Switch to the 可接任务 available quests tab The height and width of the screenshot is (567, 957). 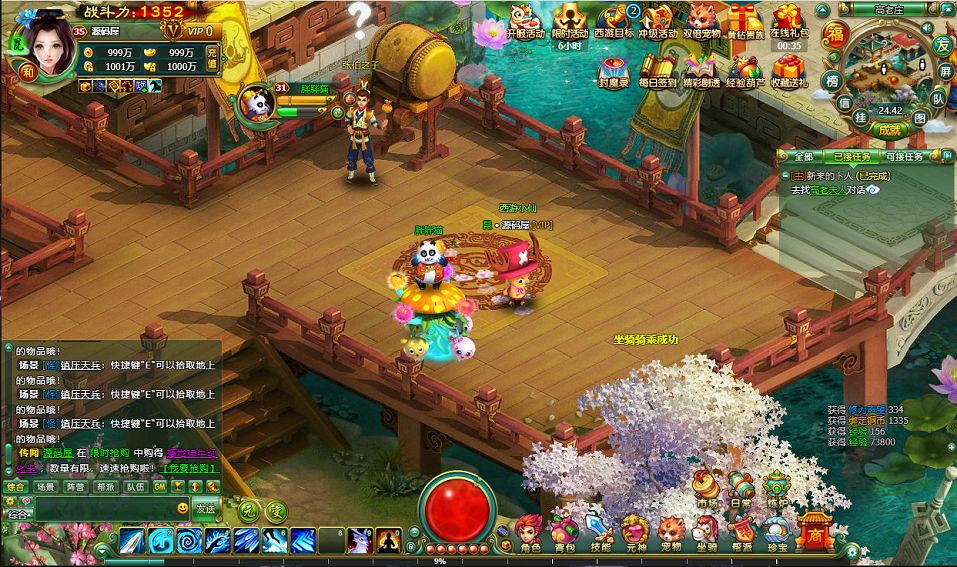click(905, 157)
